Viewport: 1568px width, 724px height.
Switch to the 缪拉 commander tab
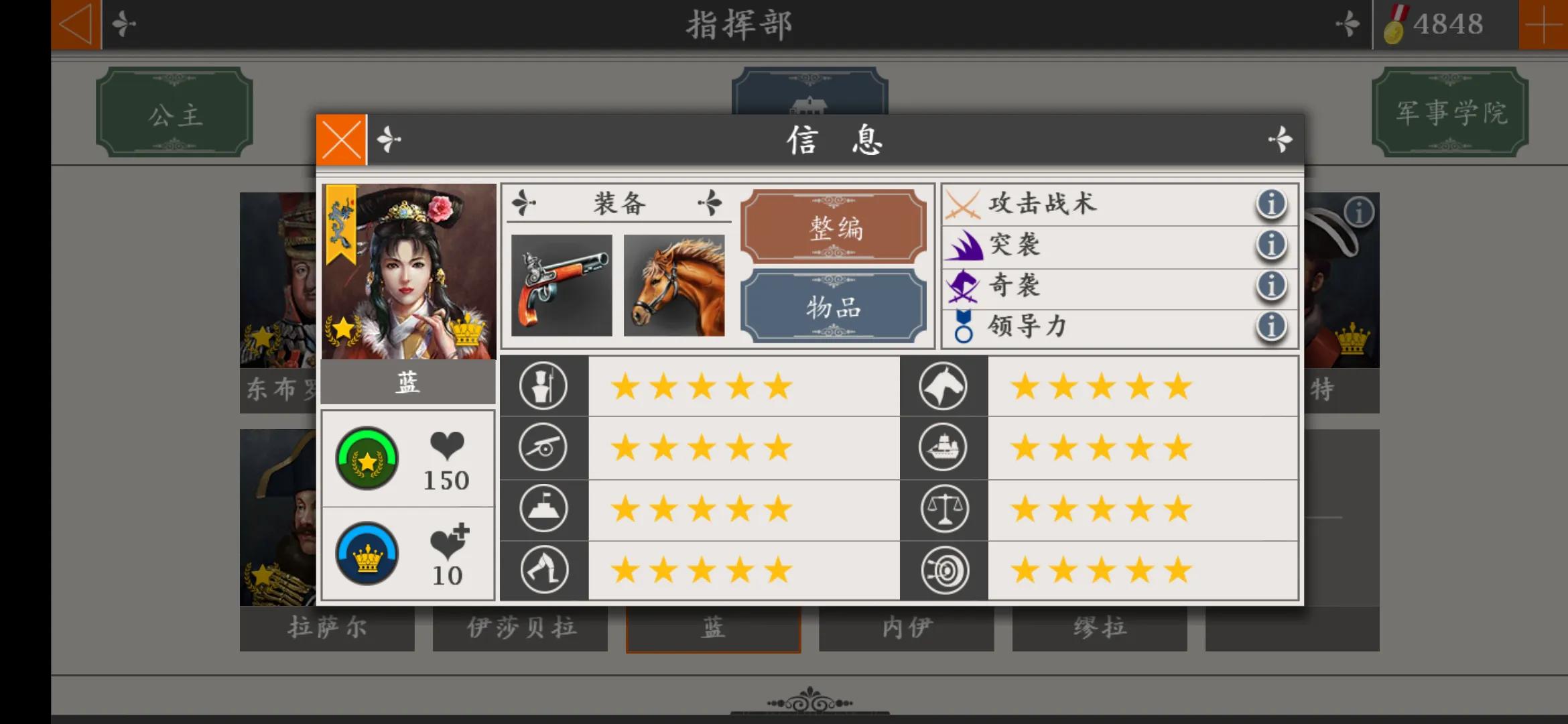1099,627
